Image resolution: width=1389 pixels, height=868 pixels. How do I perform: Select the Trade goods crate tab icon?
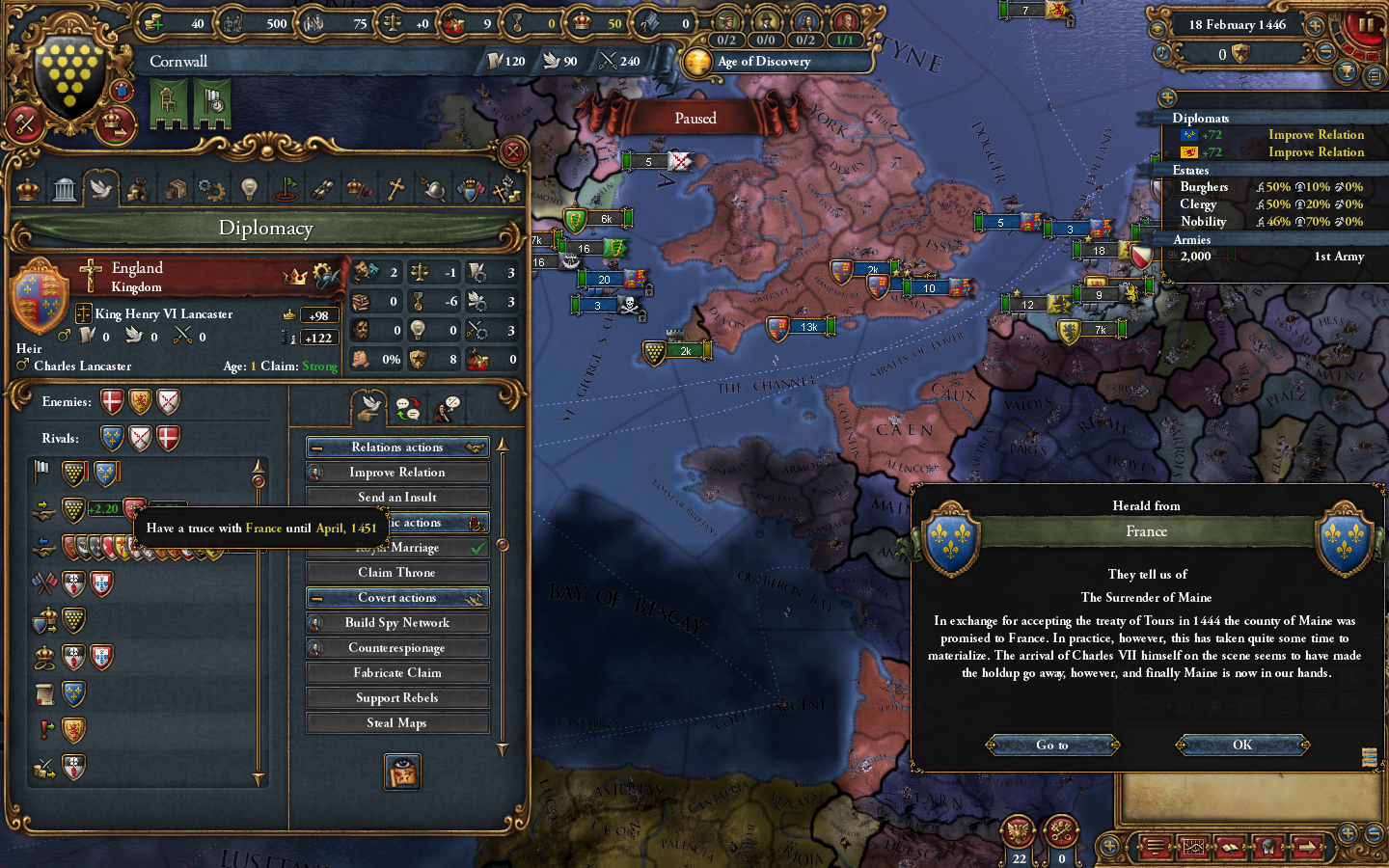[x=175, y=188]
